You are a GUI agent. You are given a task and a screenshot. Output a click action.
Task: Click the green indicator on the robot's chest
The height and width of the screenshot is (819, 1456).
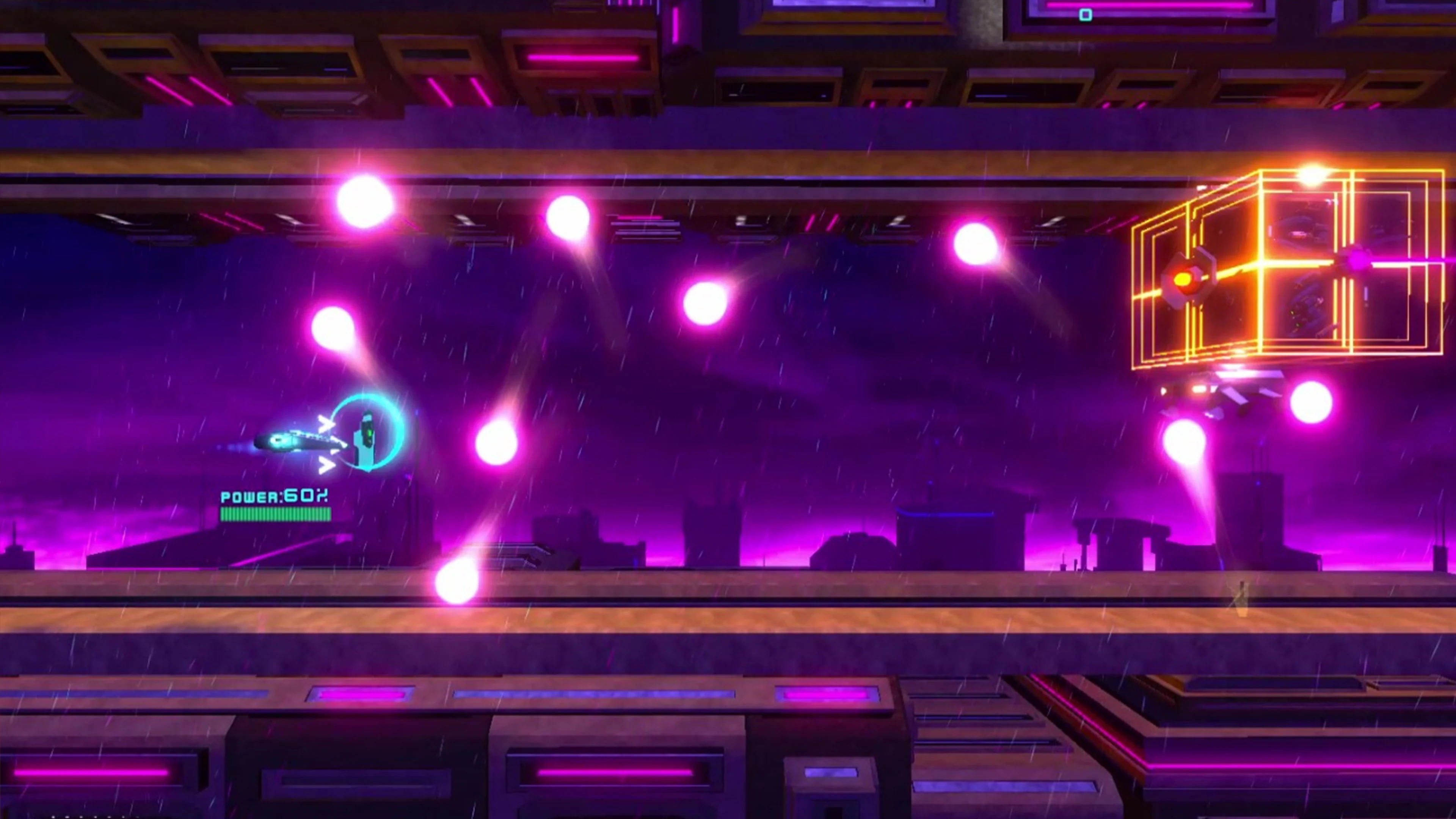point(370,432)
